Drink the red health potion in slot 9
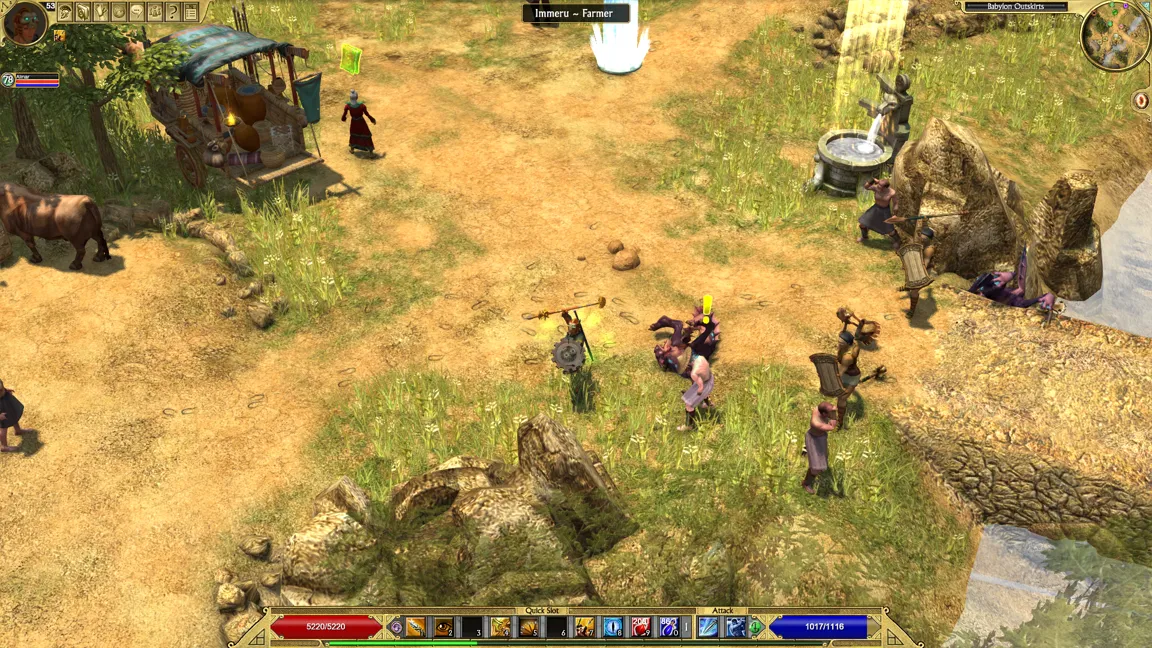 point(641,627)
